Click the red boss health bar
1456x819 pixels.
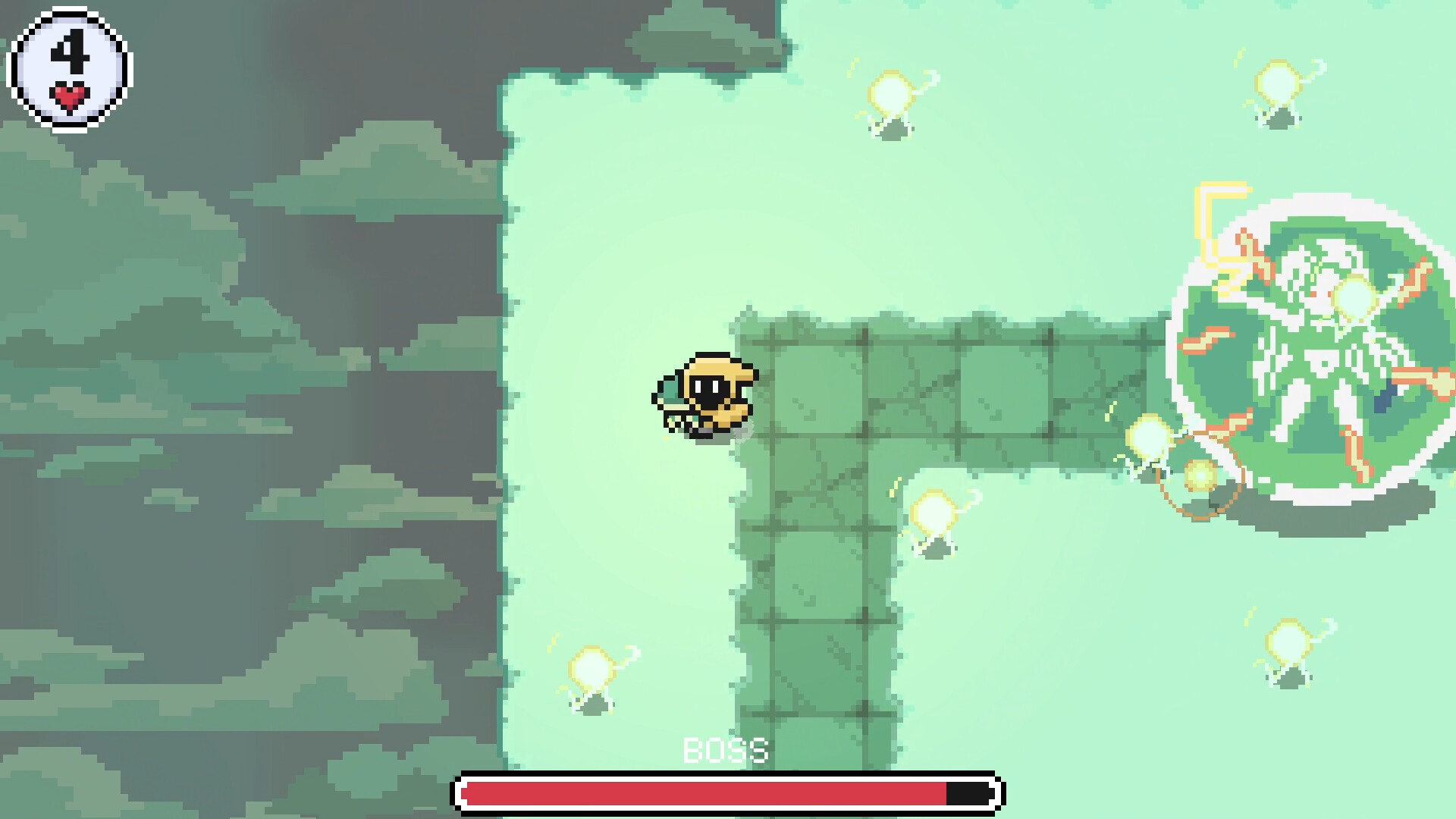click(x=705, y=792)
